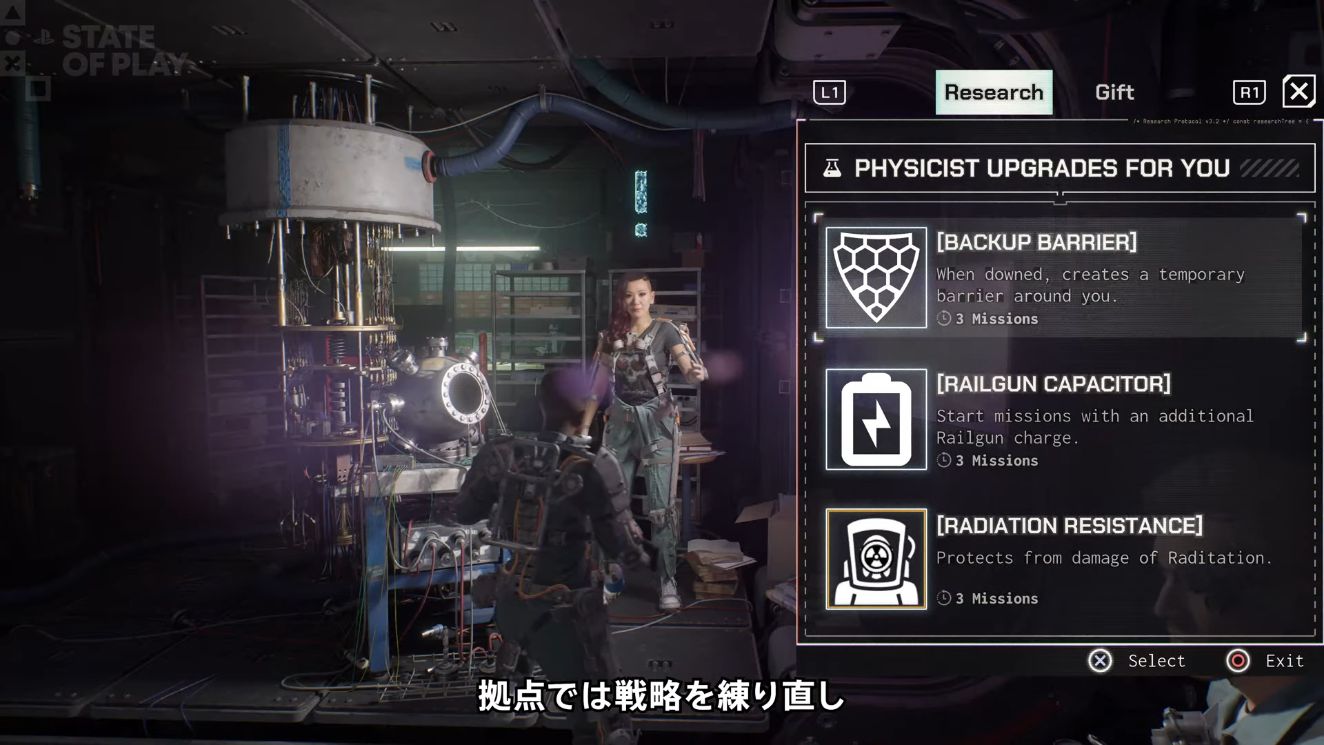Image resolution: width=1324 pixels, height=745 pixels.
Task: Activate the Select action
Action: [1156, 661]
